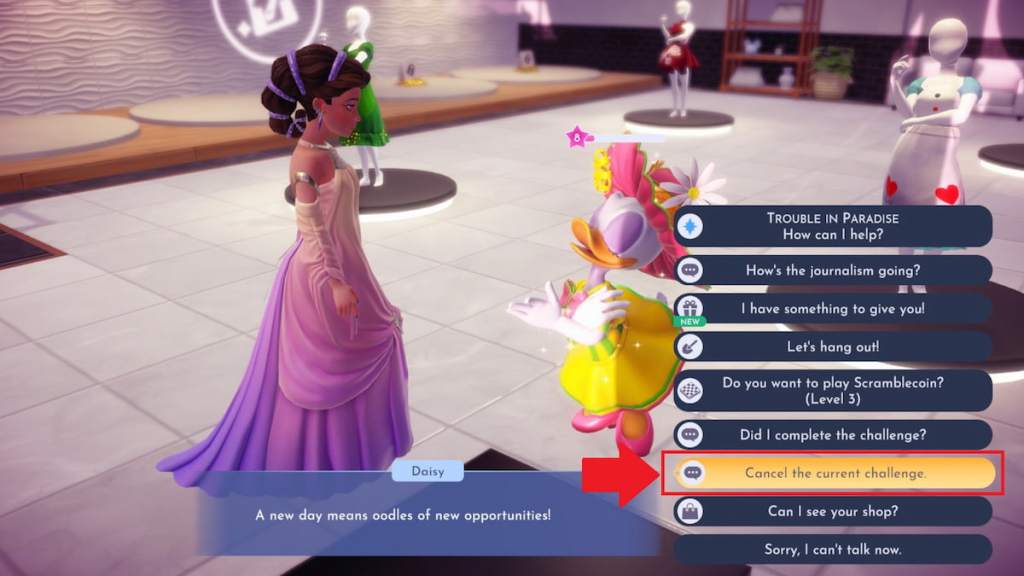Screen dimensions: 1024x576
Task: Ask "Did I complete the challenge?"
Action: [x=832, y=434]
